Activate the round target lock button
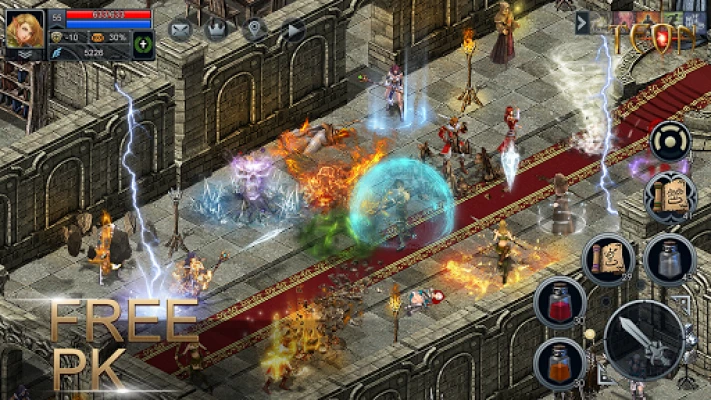Image resolution: width=711 pixels, height=400 pixels. [670, 141]
